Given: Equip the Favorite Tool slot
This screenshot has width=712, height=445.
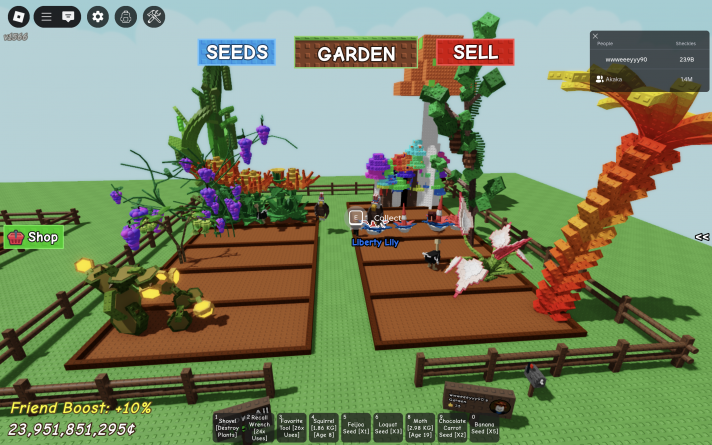Looking at the screenshot, I should (x=292, y=428).
